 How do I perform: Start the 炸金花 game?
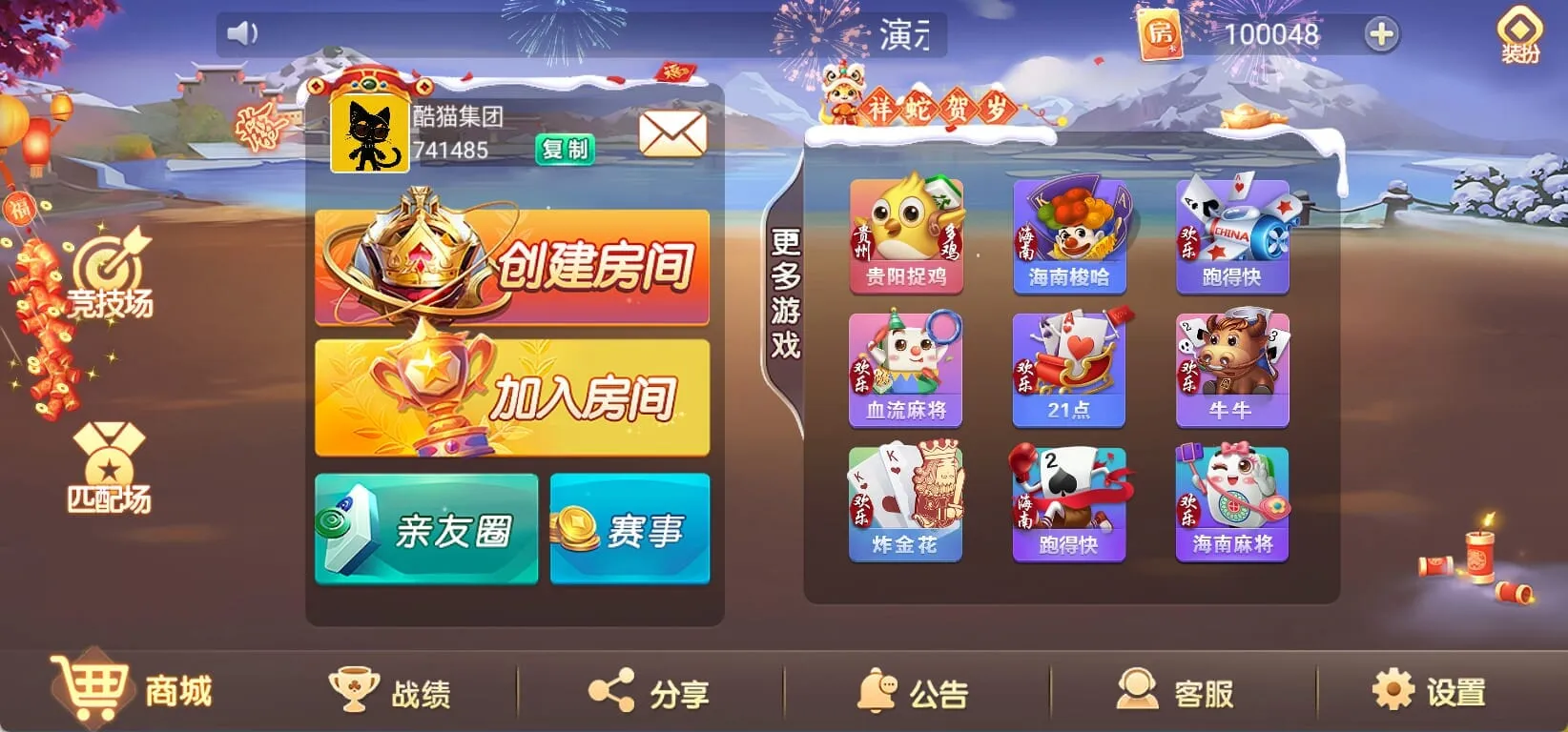[x=907, y=500]
